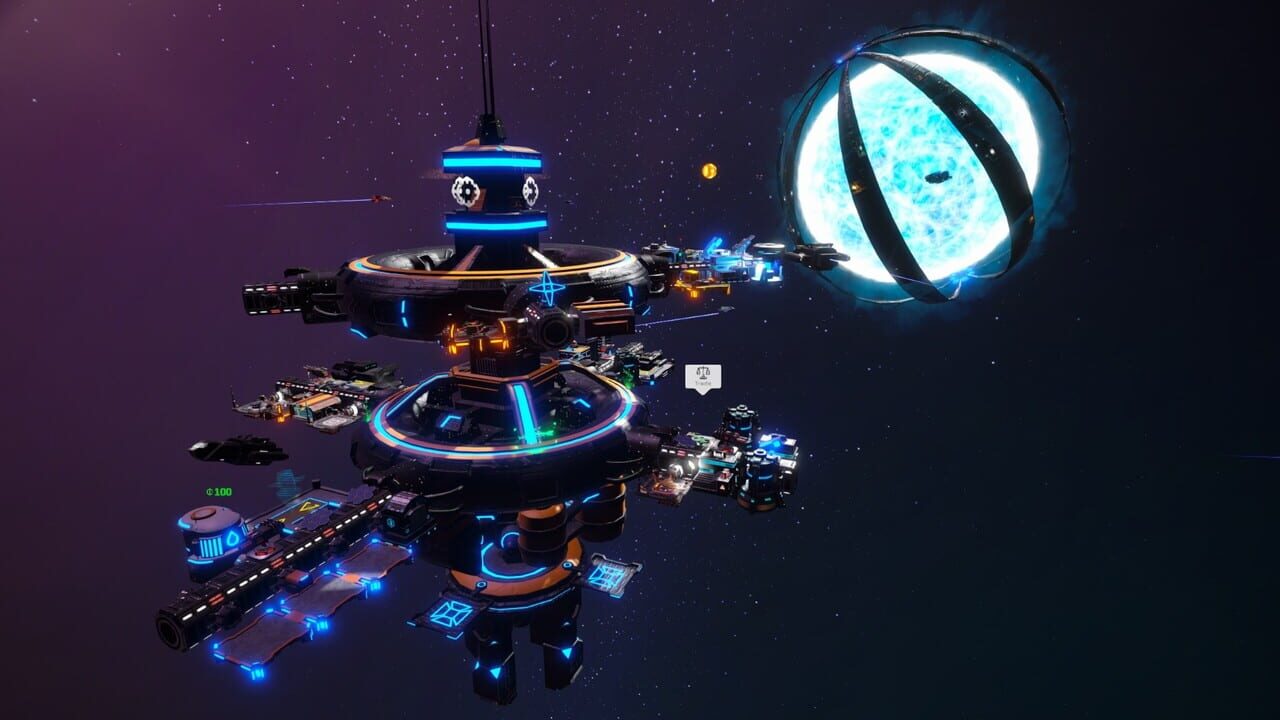Select the long conveyor belt arm
The width and height of the screenshot is (1280, 720).
tap(300, 555)
